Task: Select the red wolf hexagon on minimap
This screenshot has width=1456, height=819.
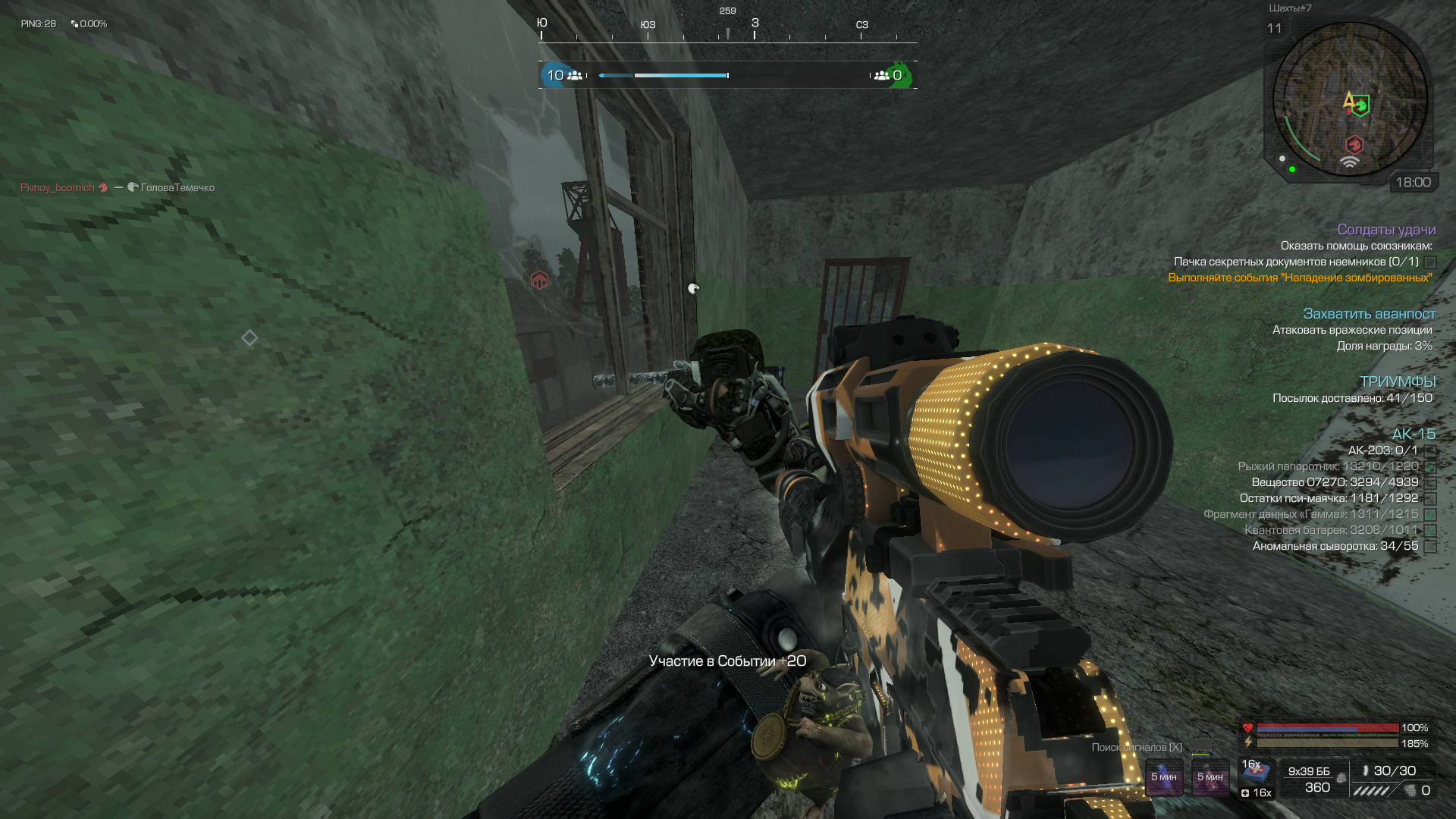Action: (1354, 144)
